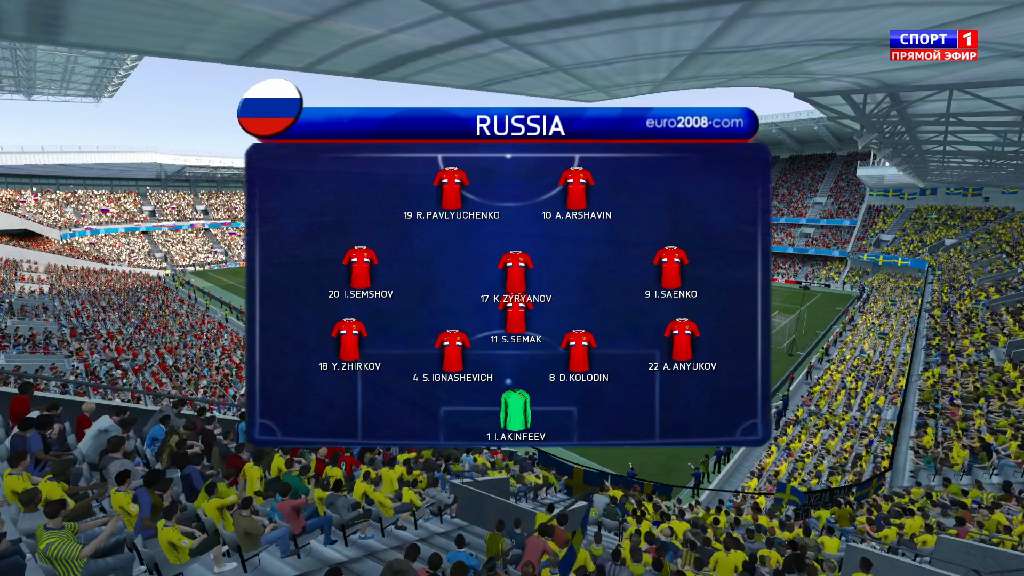This screenshot has width=1024, height=576.
Task: Click the Russia flag emblem
Action: point(269,108)
